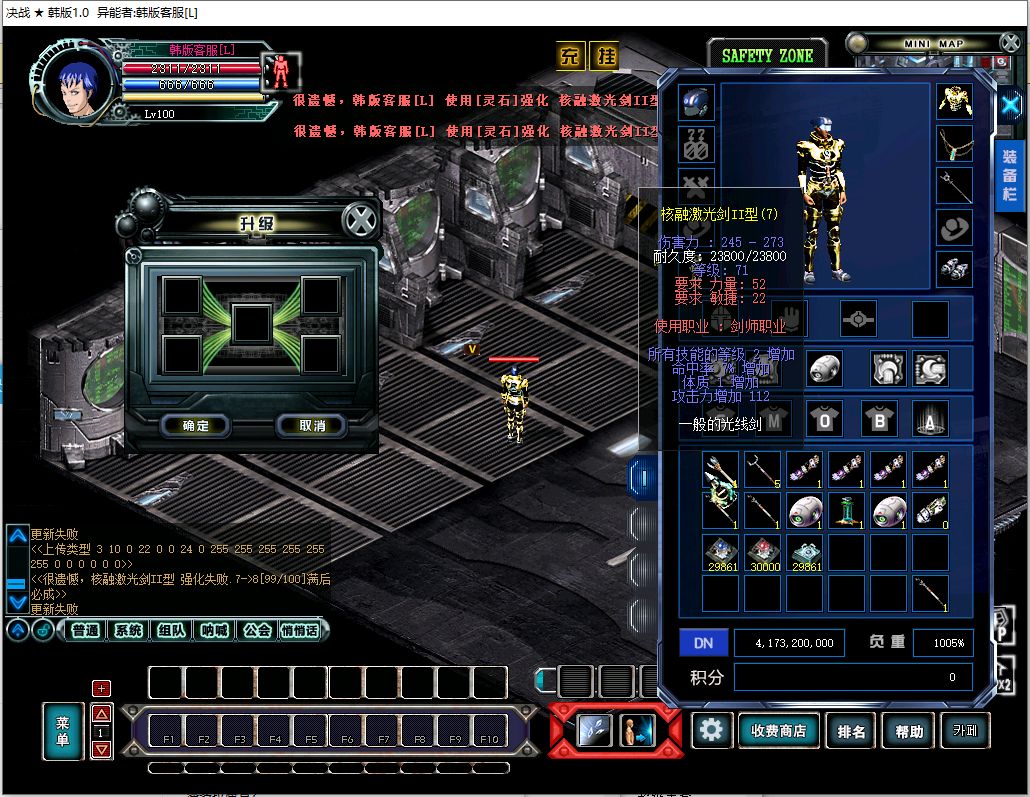
Task: Switch chat to 公会 guild channel
Action: pos(257,630)
